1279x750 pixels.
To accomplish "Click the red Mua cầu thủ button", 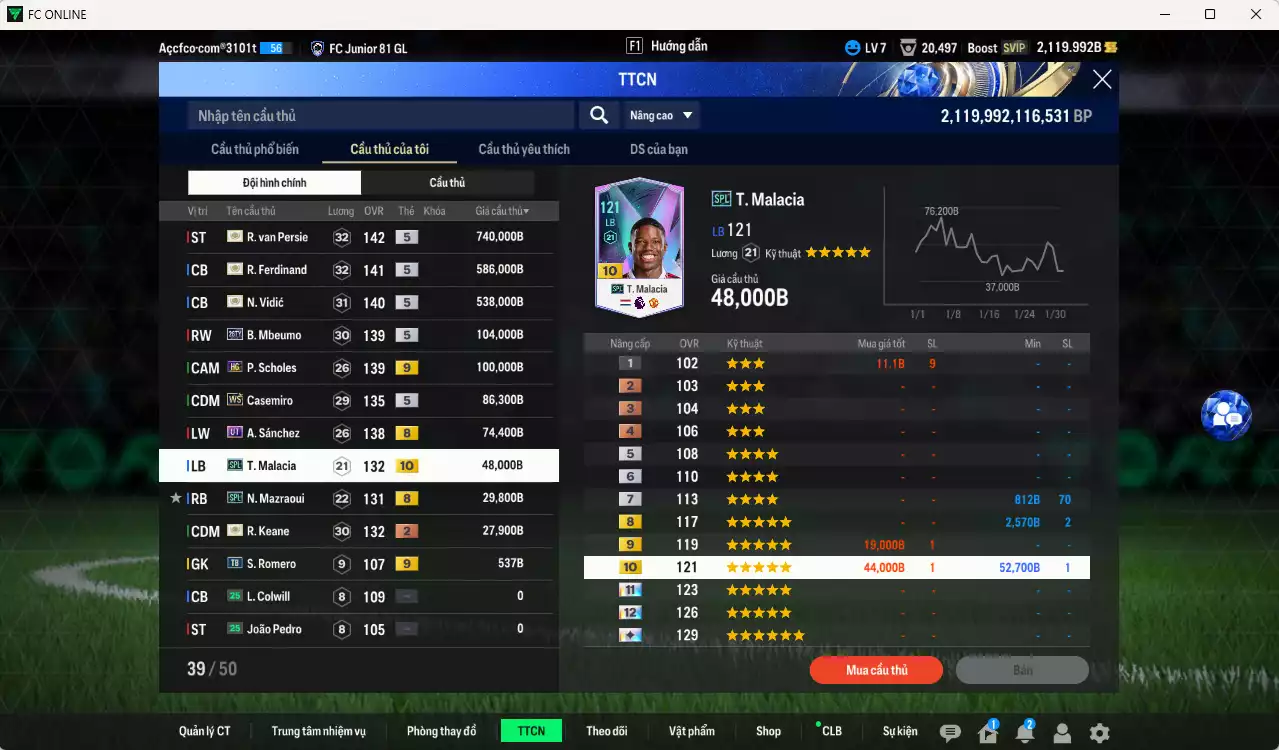I will pos(876,670).
